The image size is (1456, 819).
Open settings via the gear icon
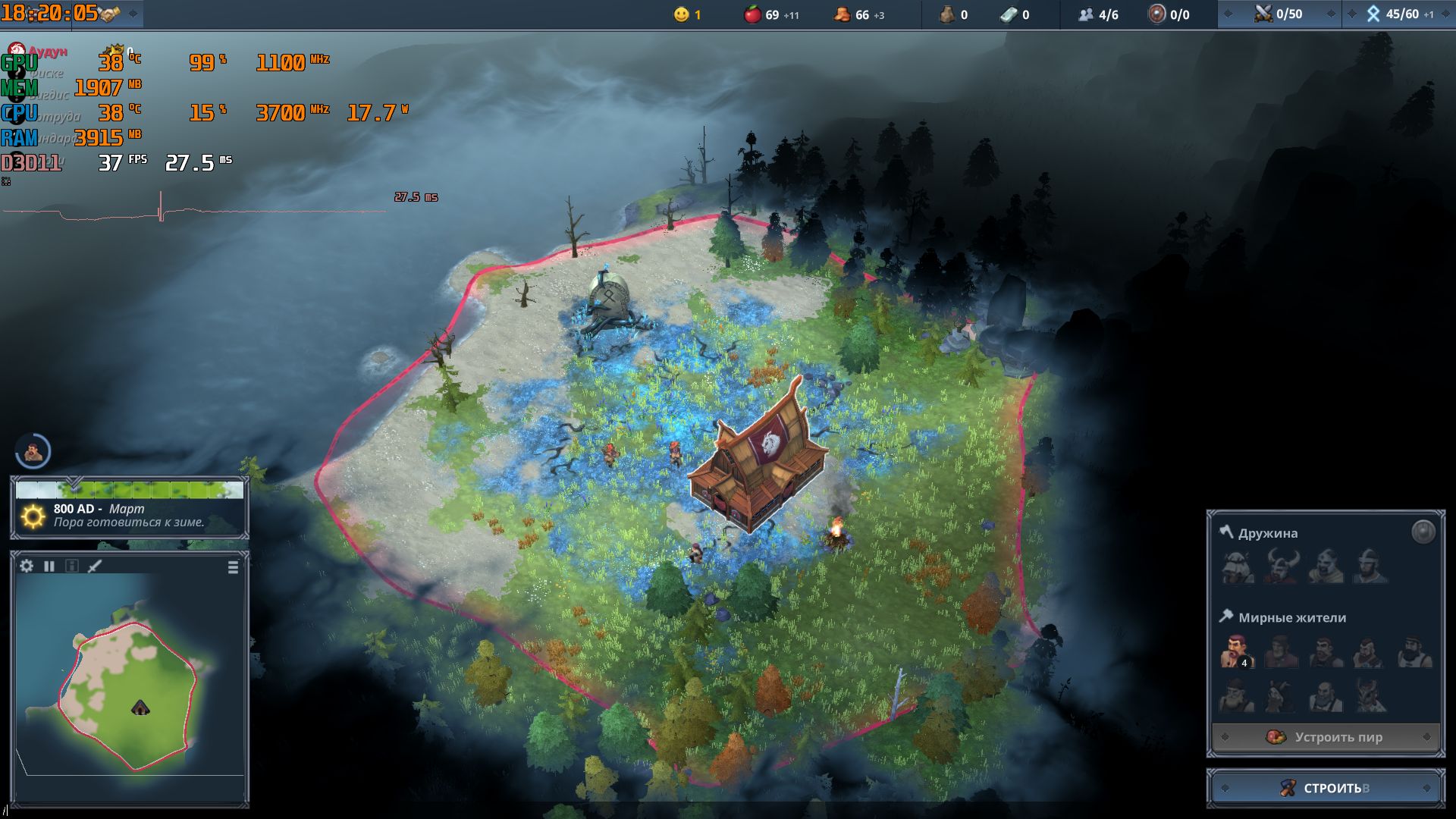[27, 566]
